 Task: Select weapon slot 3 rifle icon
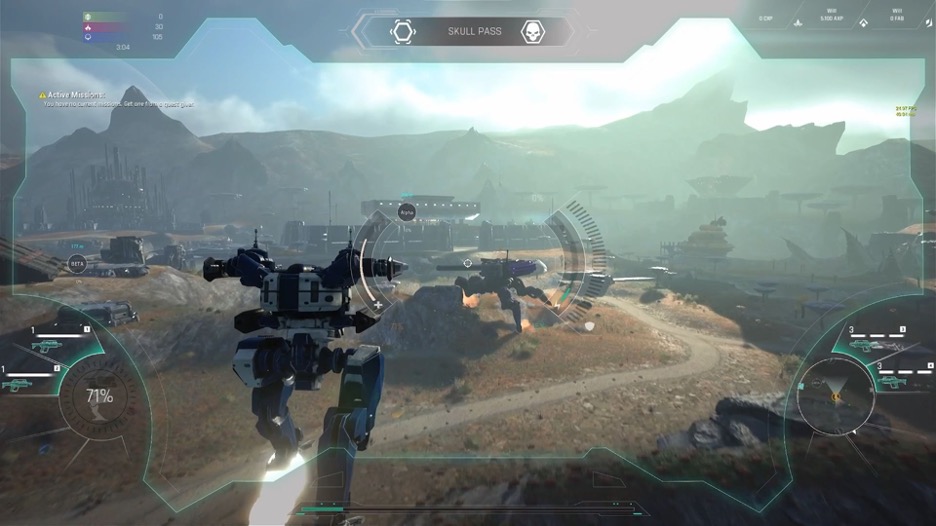[865, 345]
